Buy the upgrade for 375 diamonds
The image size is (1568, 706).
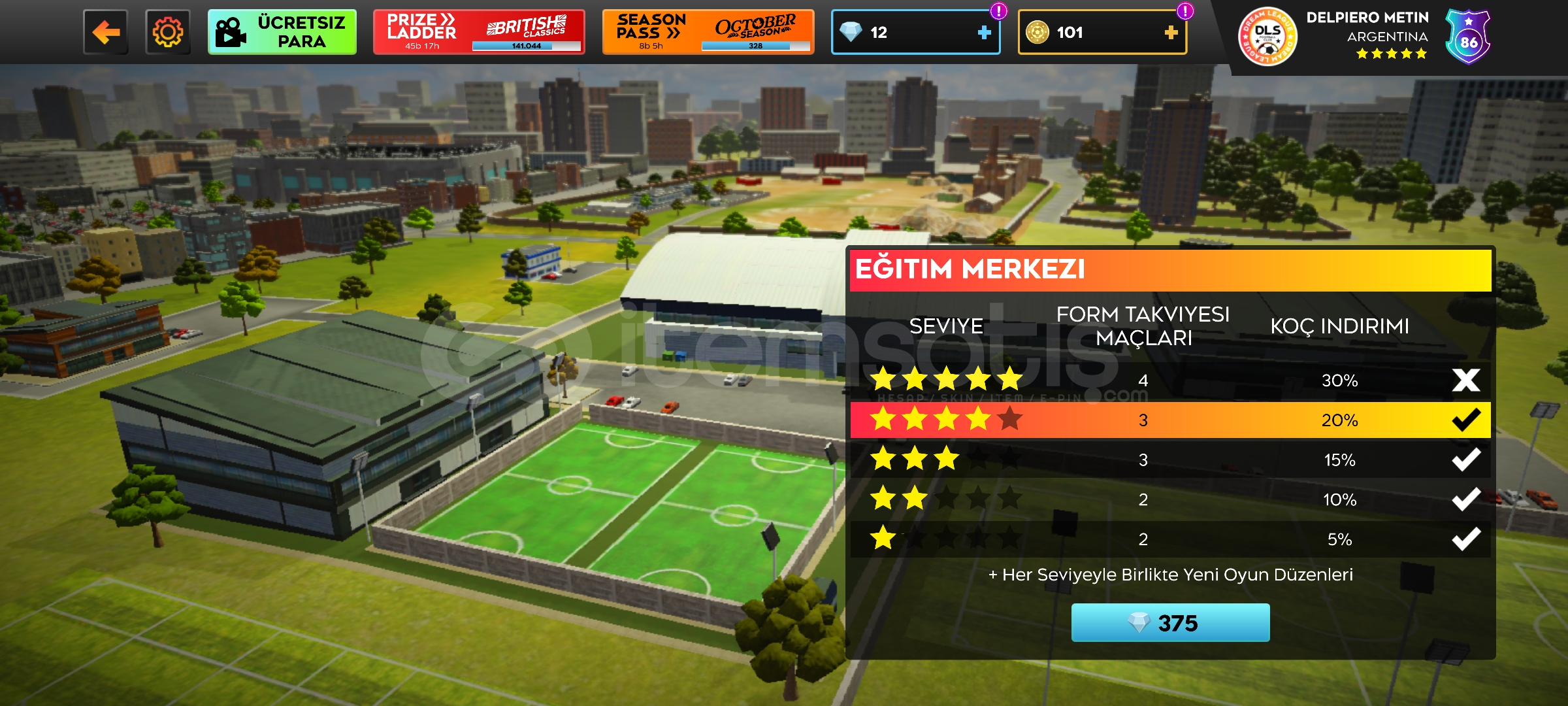pyautogui.click(x=1170, y=623)
